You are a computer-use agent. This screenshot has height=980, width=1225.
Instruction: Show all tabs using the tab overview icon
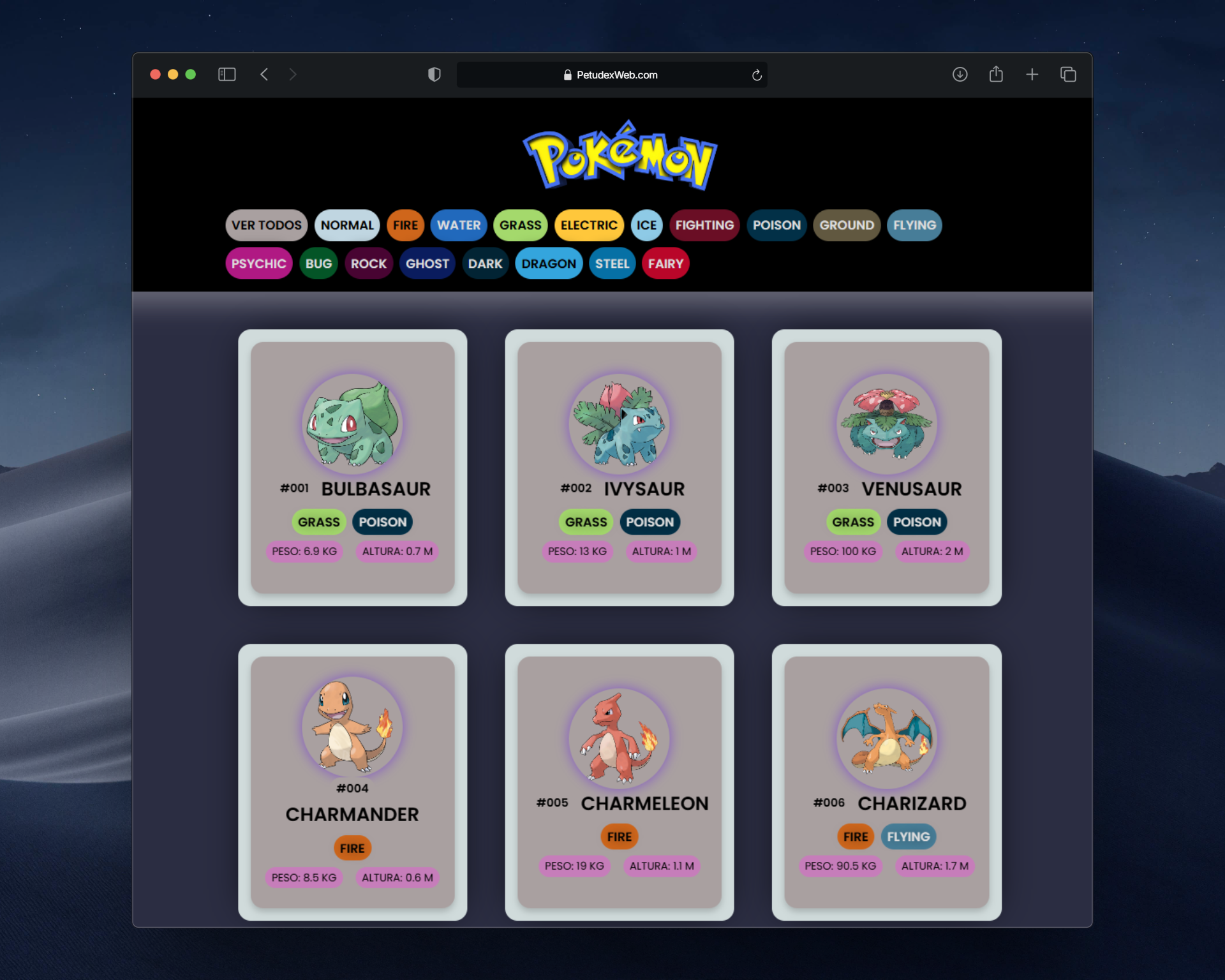(1067, 75)
